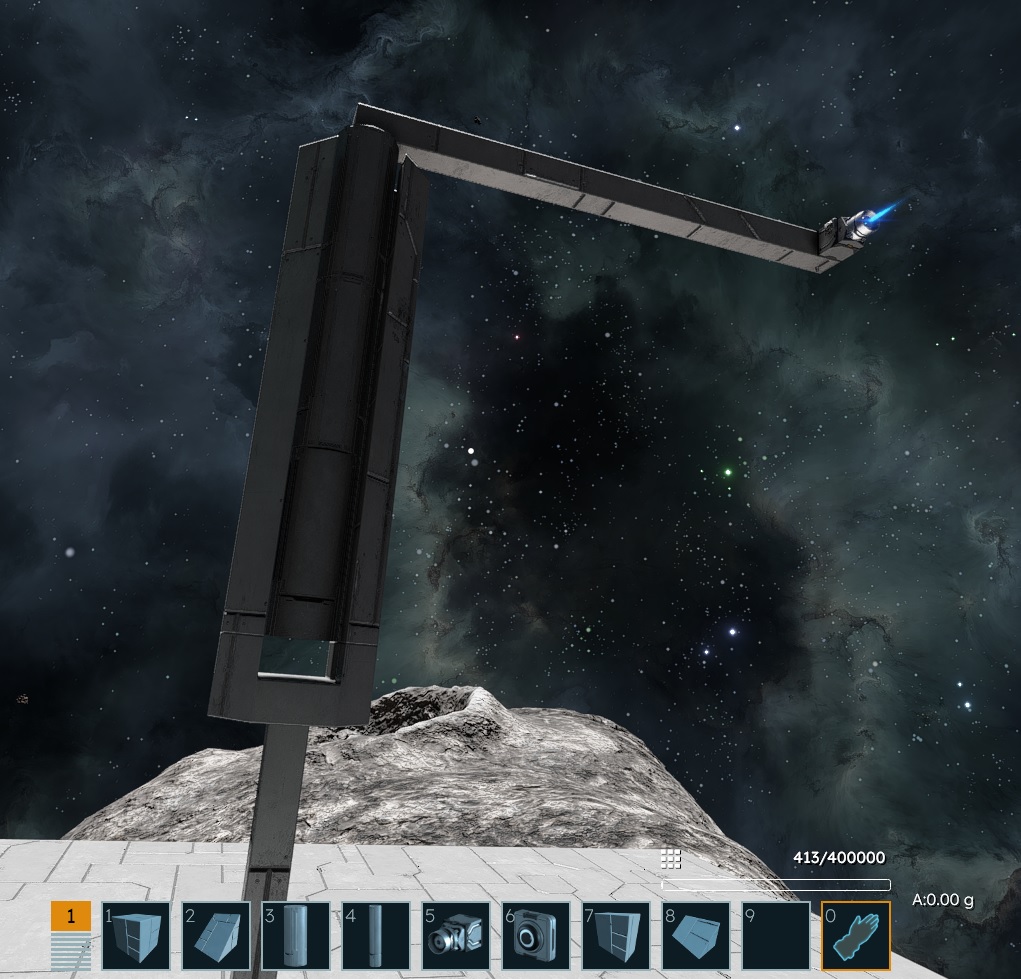Screen dimensions: 1021x979
Task: Choose the round-lens block in slot 6
Action: pos(536,936)
